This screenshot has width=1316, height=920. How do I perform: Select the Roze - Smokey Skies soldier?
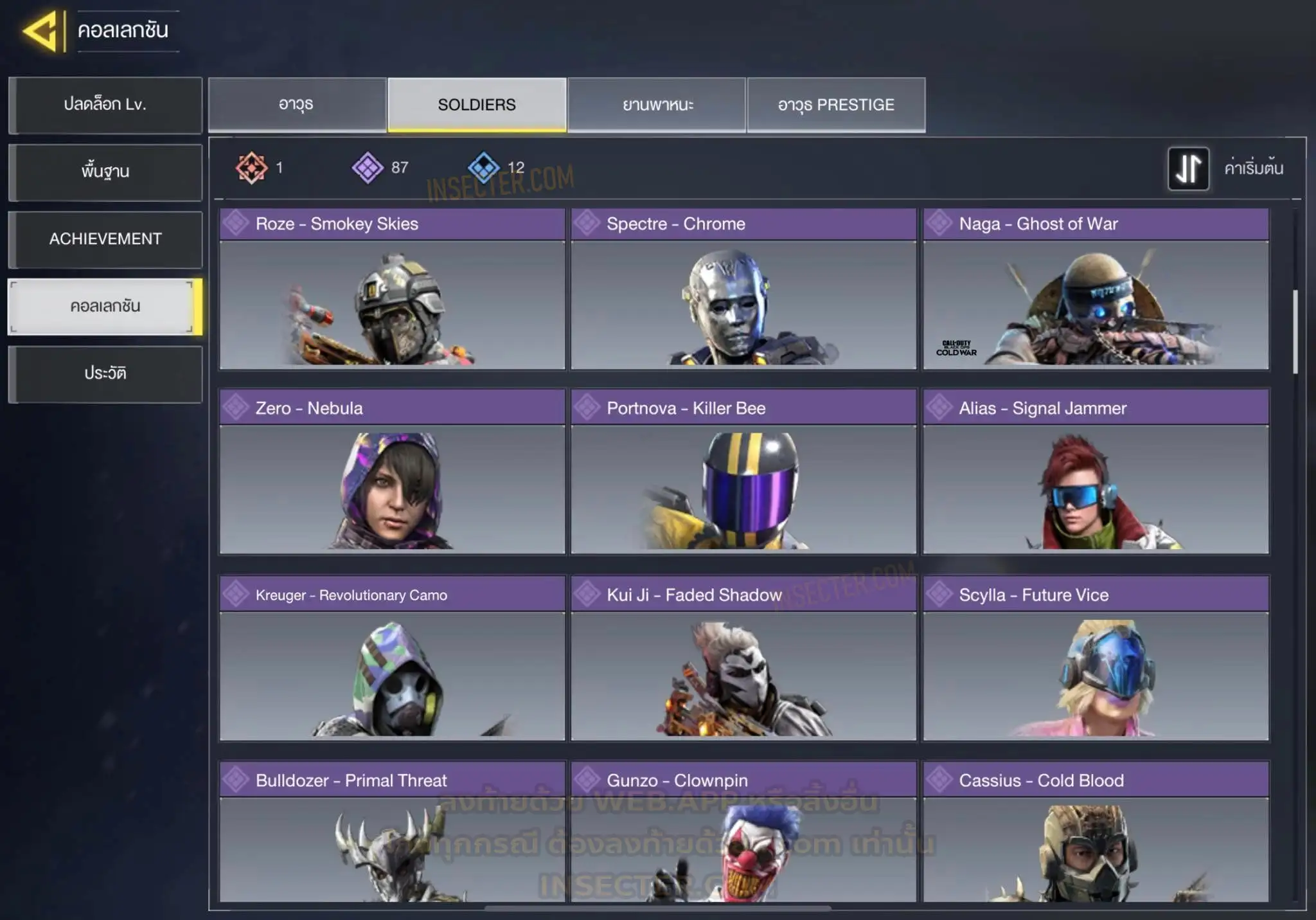tap(392, 289)
